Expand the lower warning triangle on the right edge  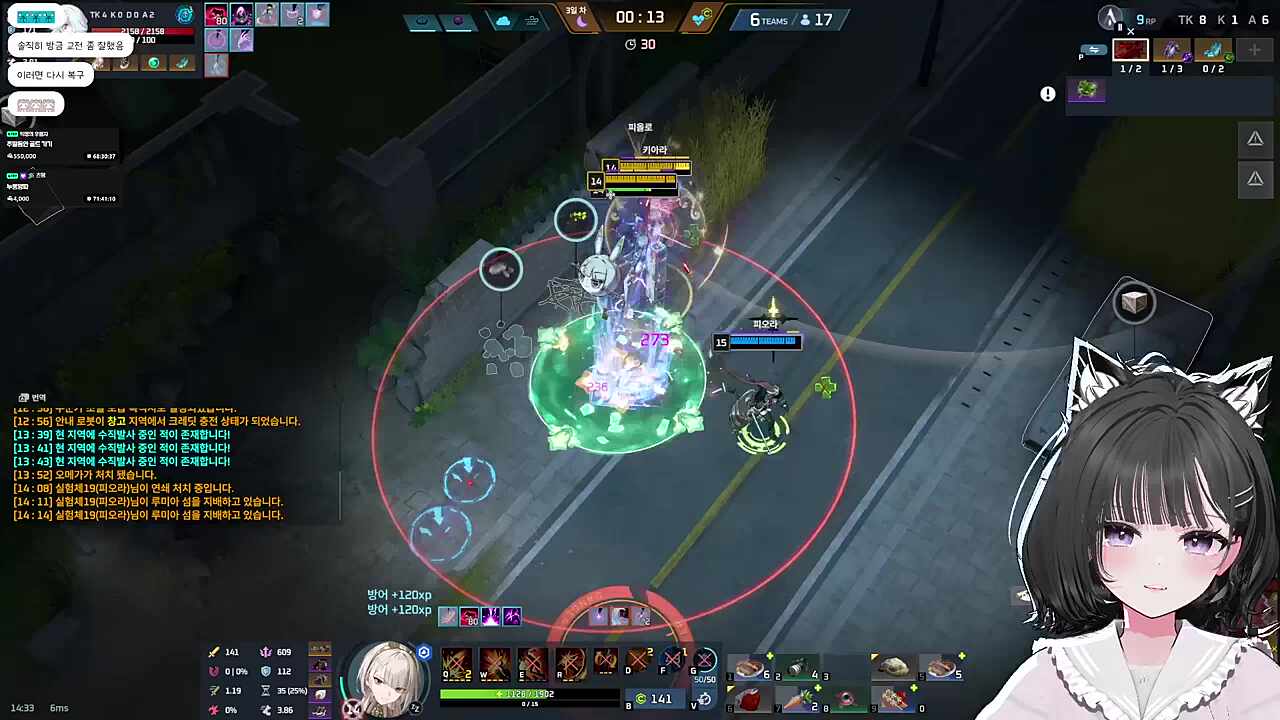tap(1255, 178)
